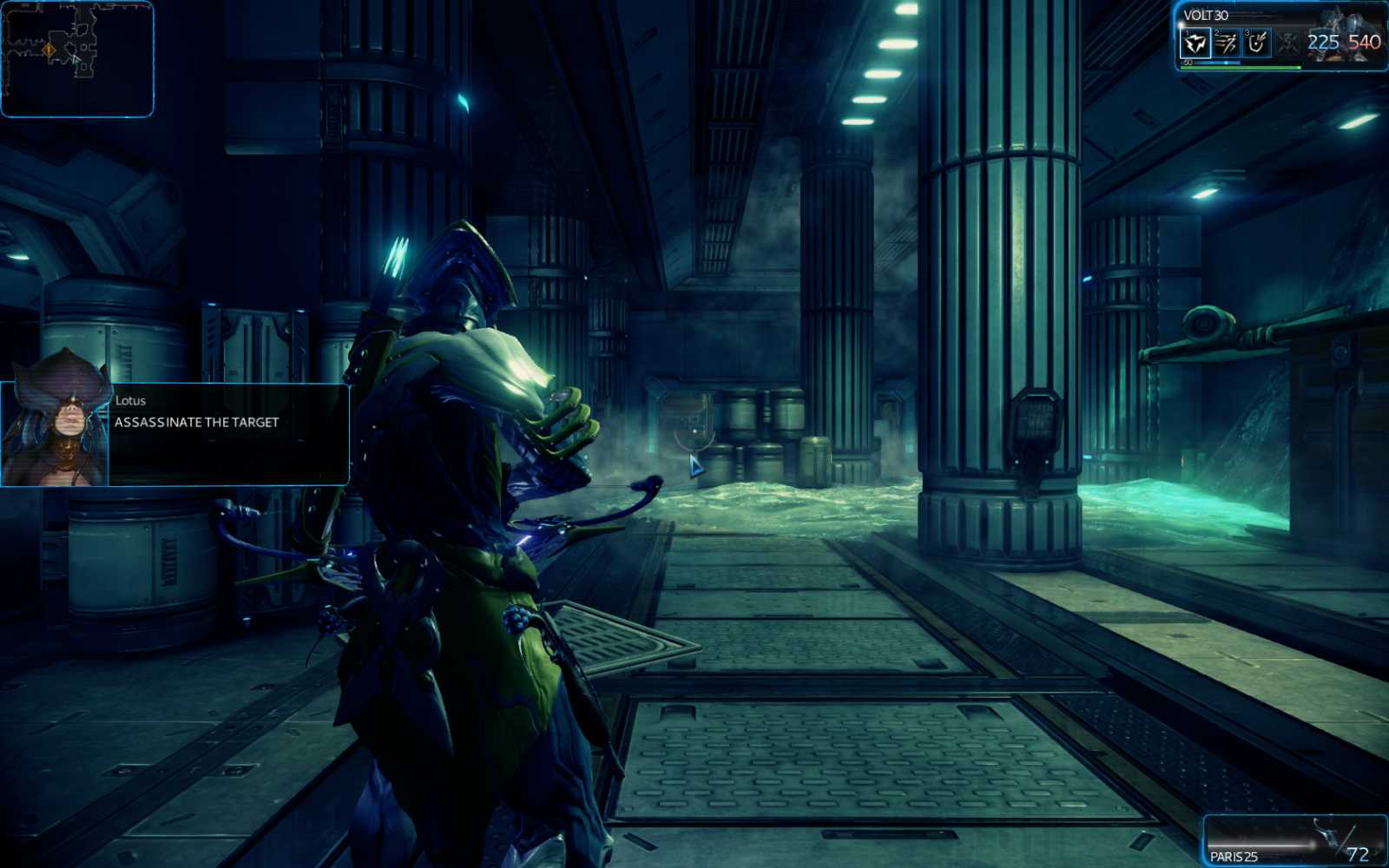Toggle the ability 1 selection highlight
This screenshot has width=1389, height=868.
1195,43
